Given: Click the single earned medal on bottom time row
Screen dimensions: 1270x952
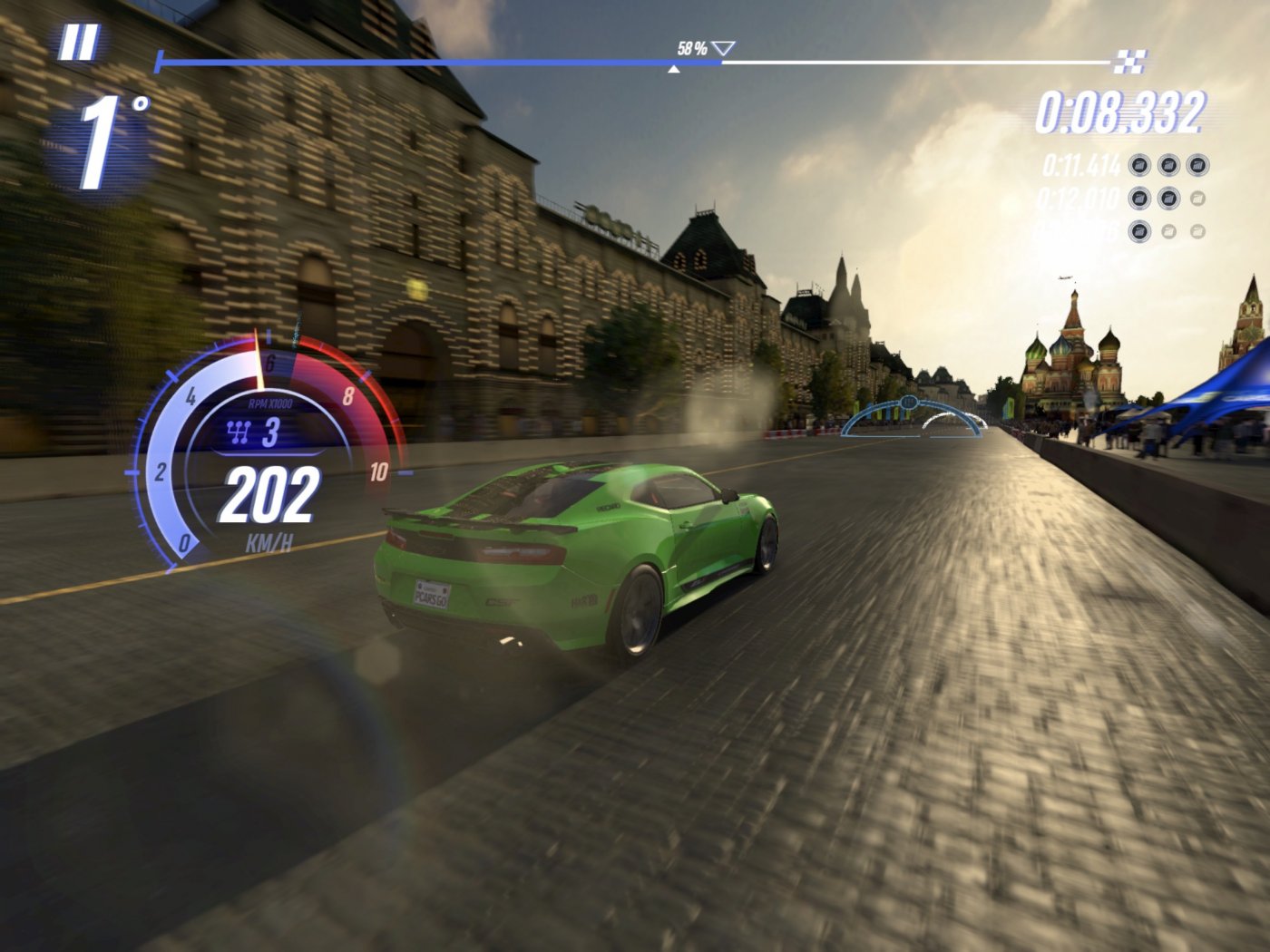Looking at the screenshot, I should coord(1139,230).
